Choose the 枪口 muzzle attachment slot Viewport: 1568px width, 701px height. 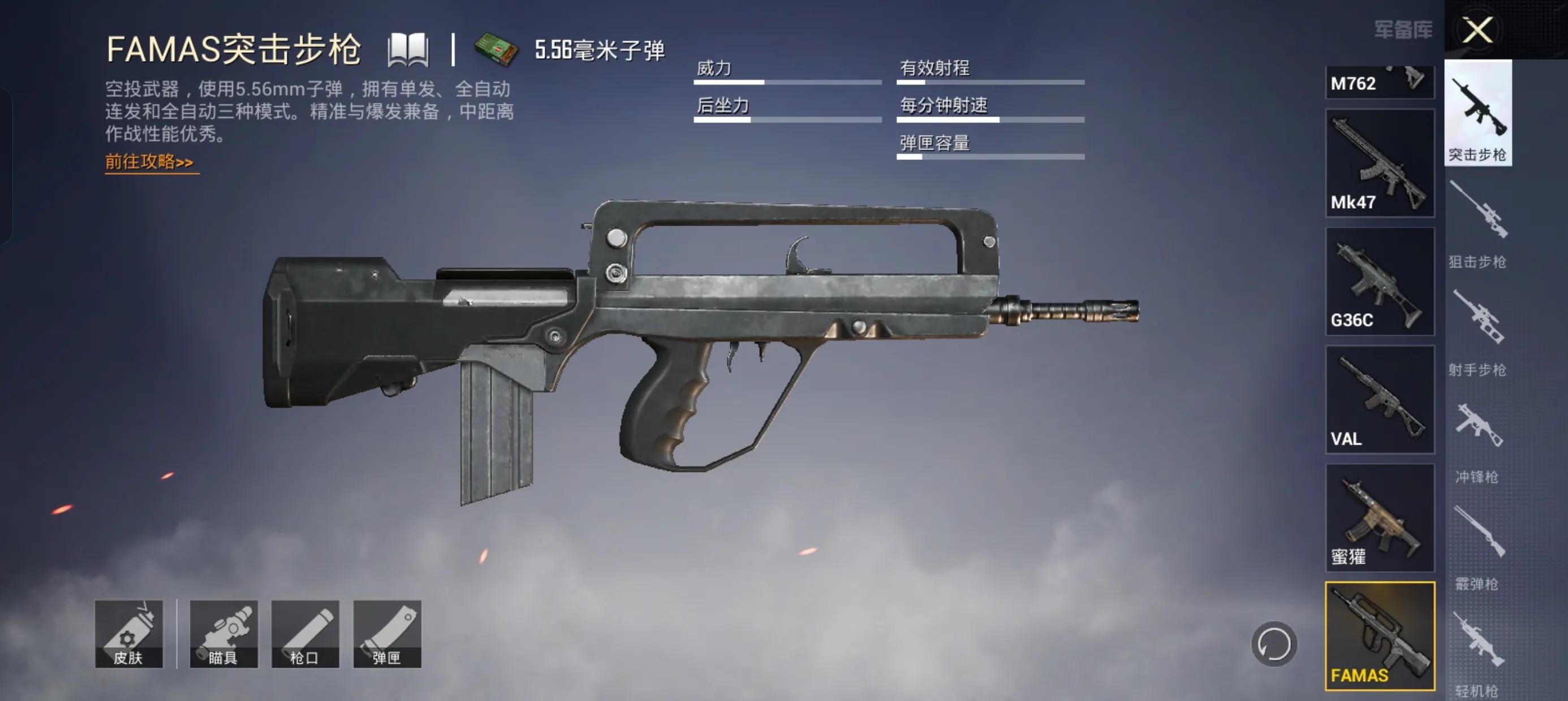click(305, 634)
